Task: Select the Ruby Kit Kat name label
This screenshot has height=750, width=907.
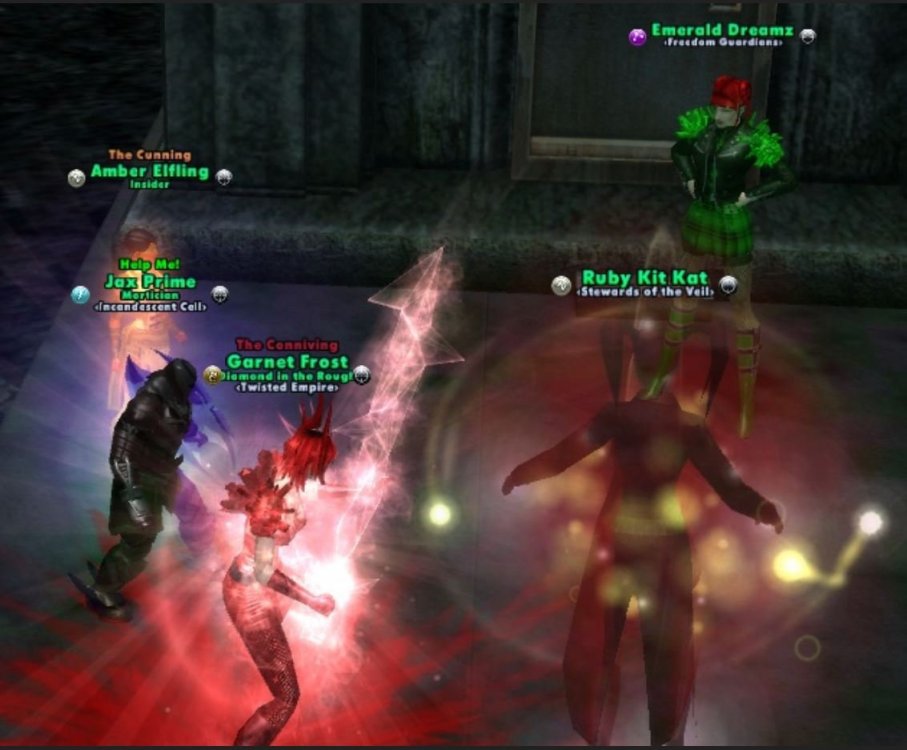Action: point(645,278)
